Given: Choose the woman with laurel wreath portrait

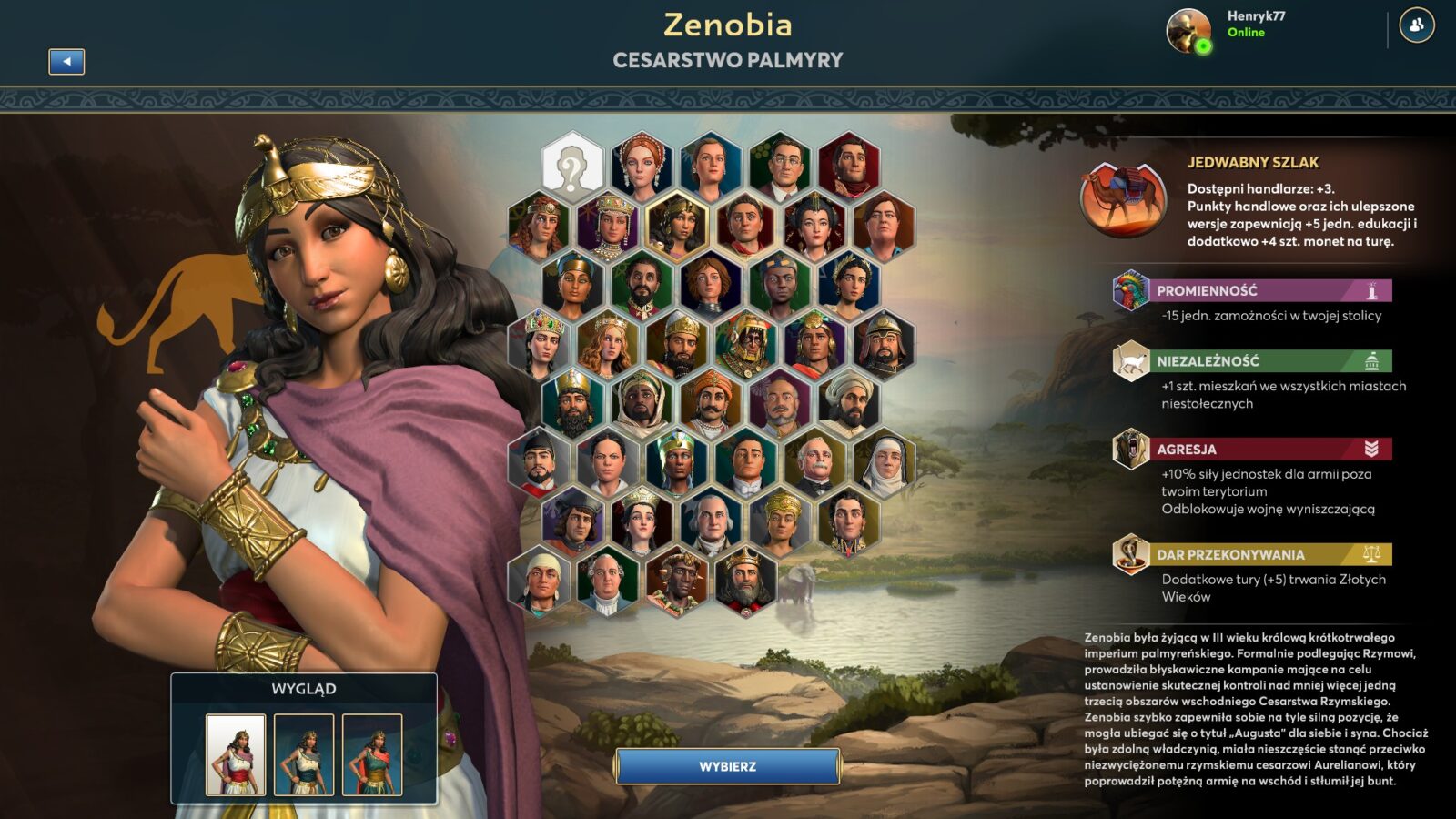Looking at the screenshot, I should point(849,284).
